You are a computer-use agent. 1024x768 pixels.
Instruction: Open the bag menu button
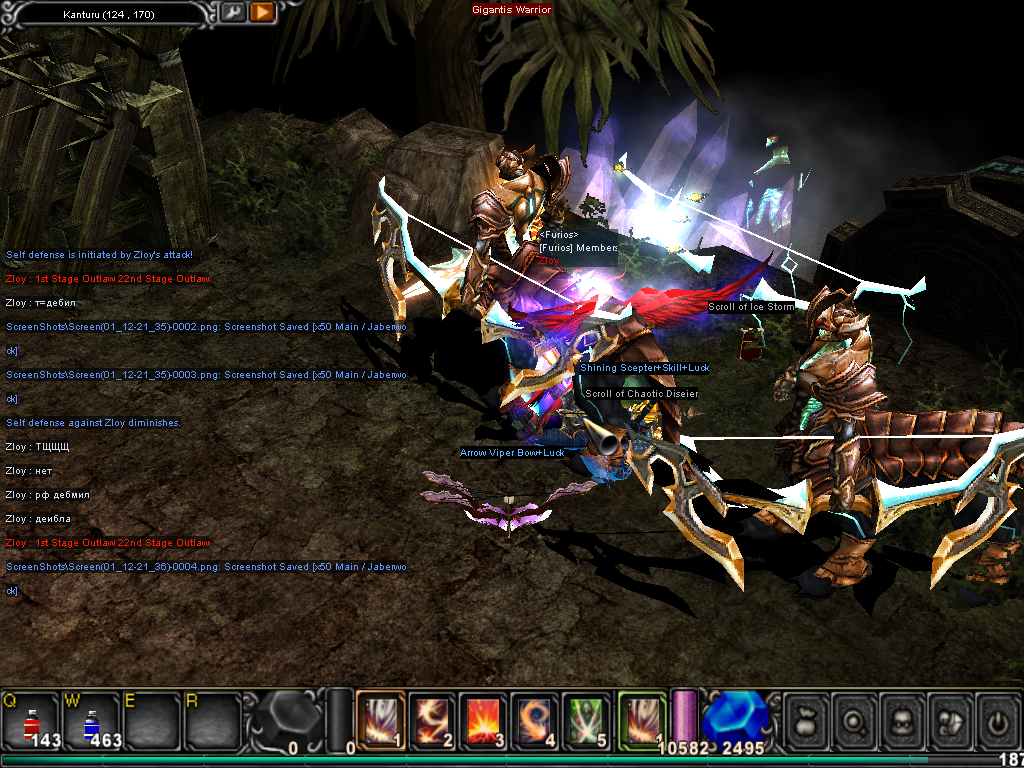(805, 720)
